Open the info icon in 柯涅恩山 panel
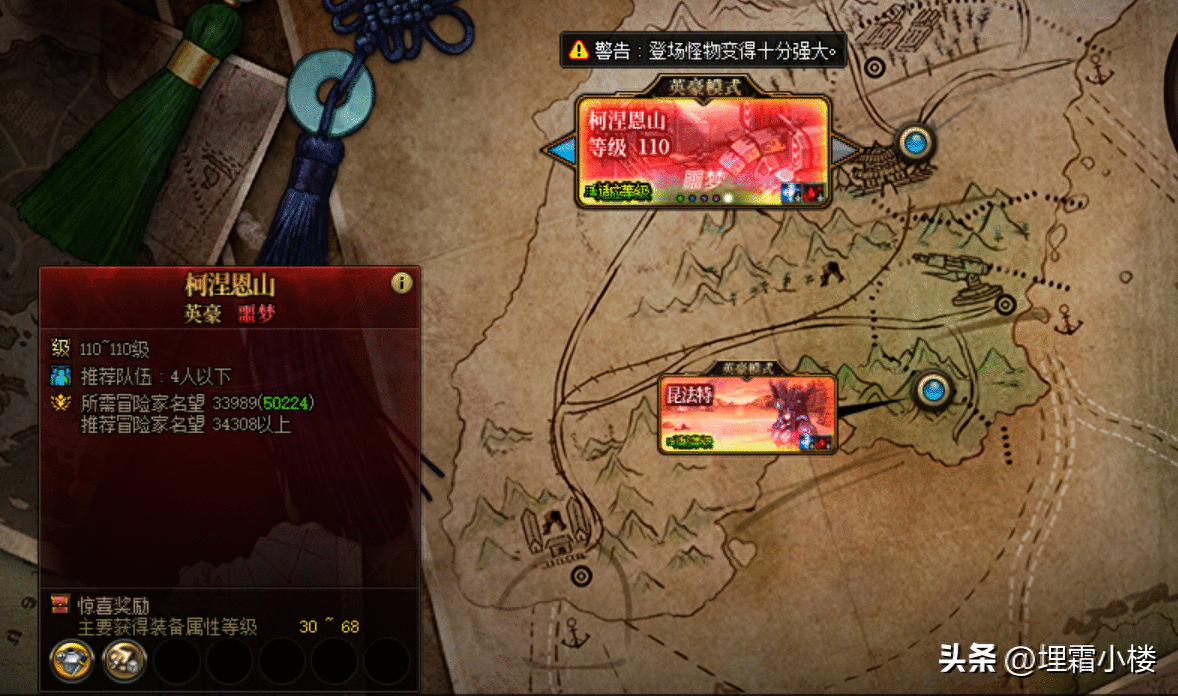This screenshot has width=1178, height=696. click(x=402, y=284)
